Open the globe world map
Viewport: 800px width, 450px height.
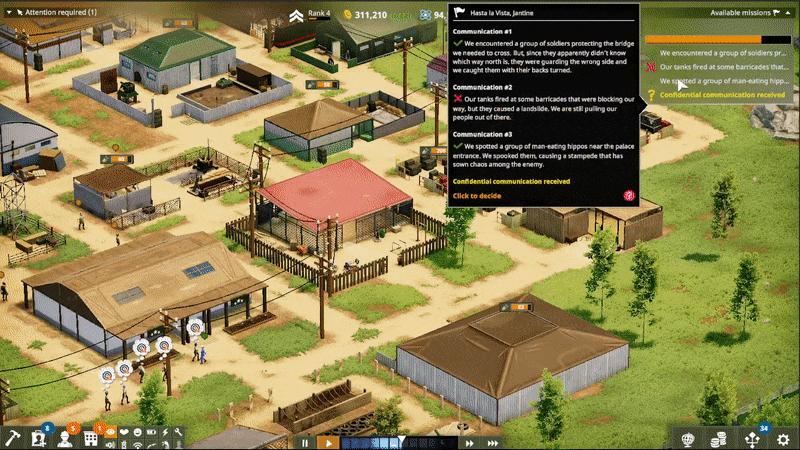coord(689,439)
